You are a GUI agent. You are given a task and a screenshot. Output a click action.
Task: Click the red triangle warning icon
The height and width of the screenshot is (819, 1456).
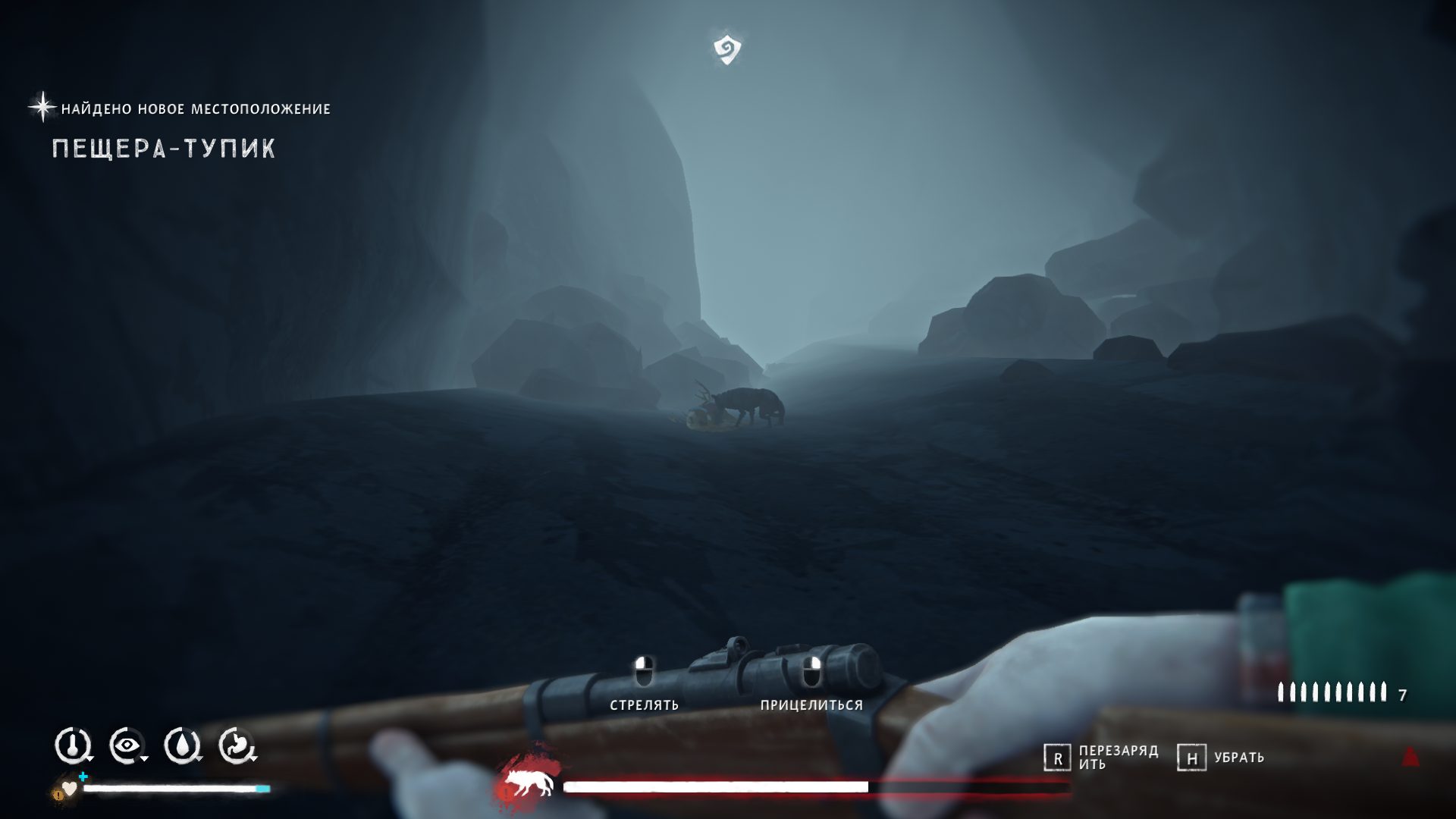1410,756
